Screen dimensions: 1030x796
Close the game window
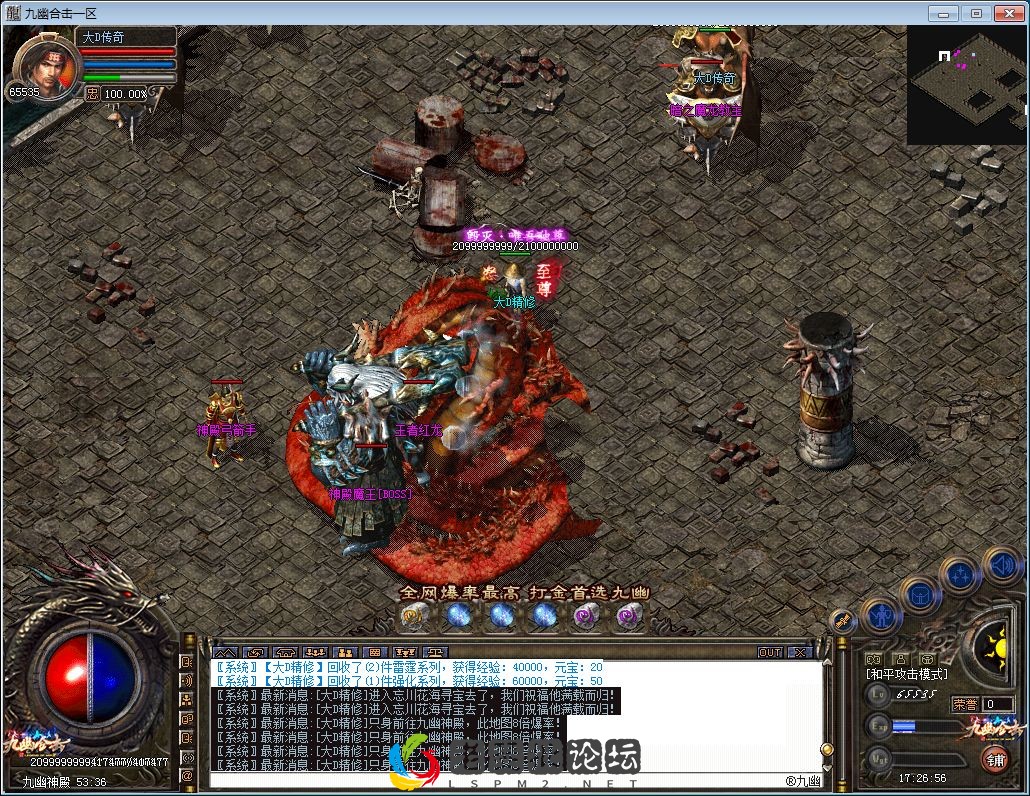1008,13
